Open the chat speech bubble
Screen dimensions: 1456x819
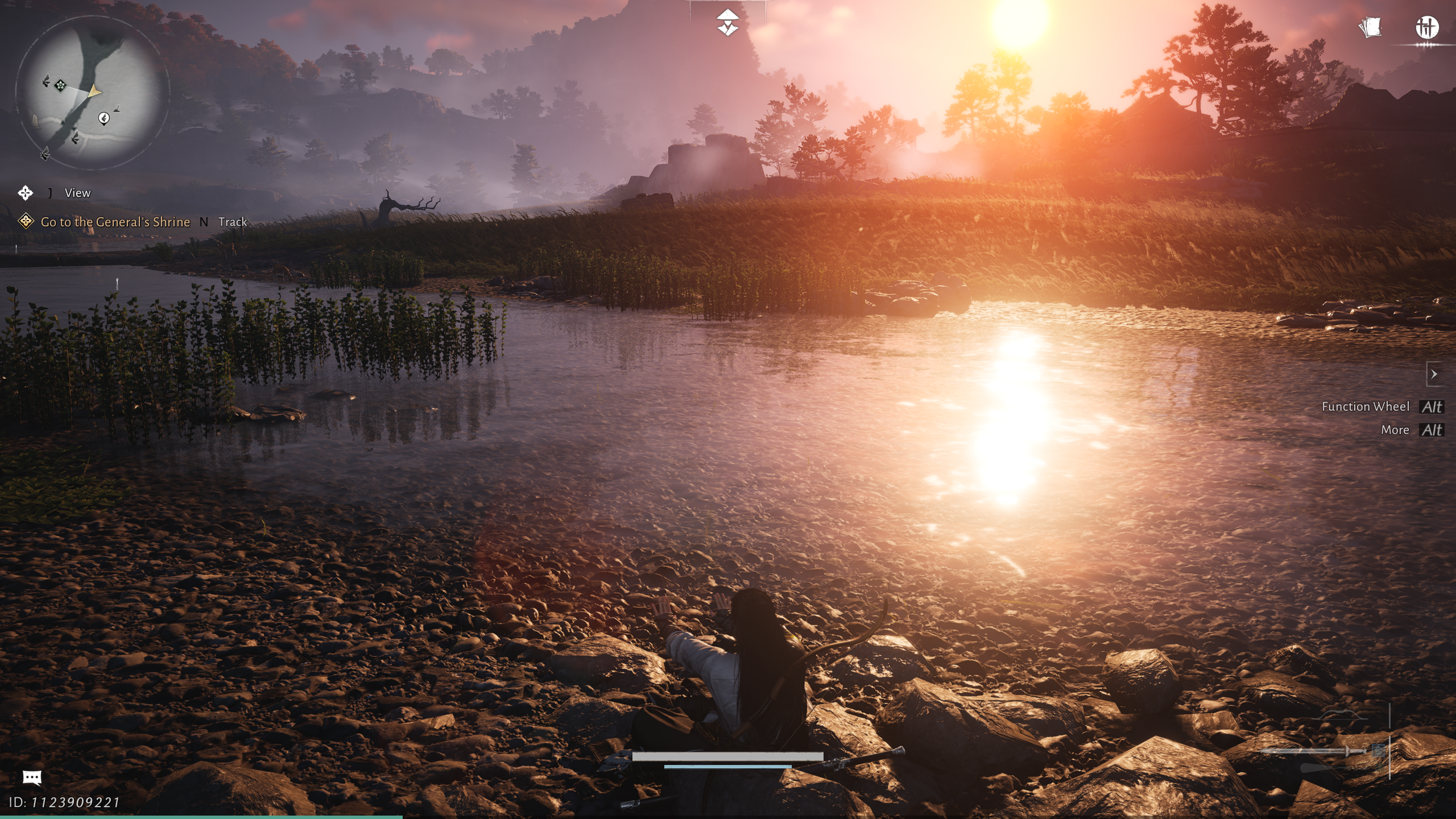pyautogui.click(x=32, y=777)
